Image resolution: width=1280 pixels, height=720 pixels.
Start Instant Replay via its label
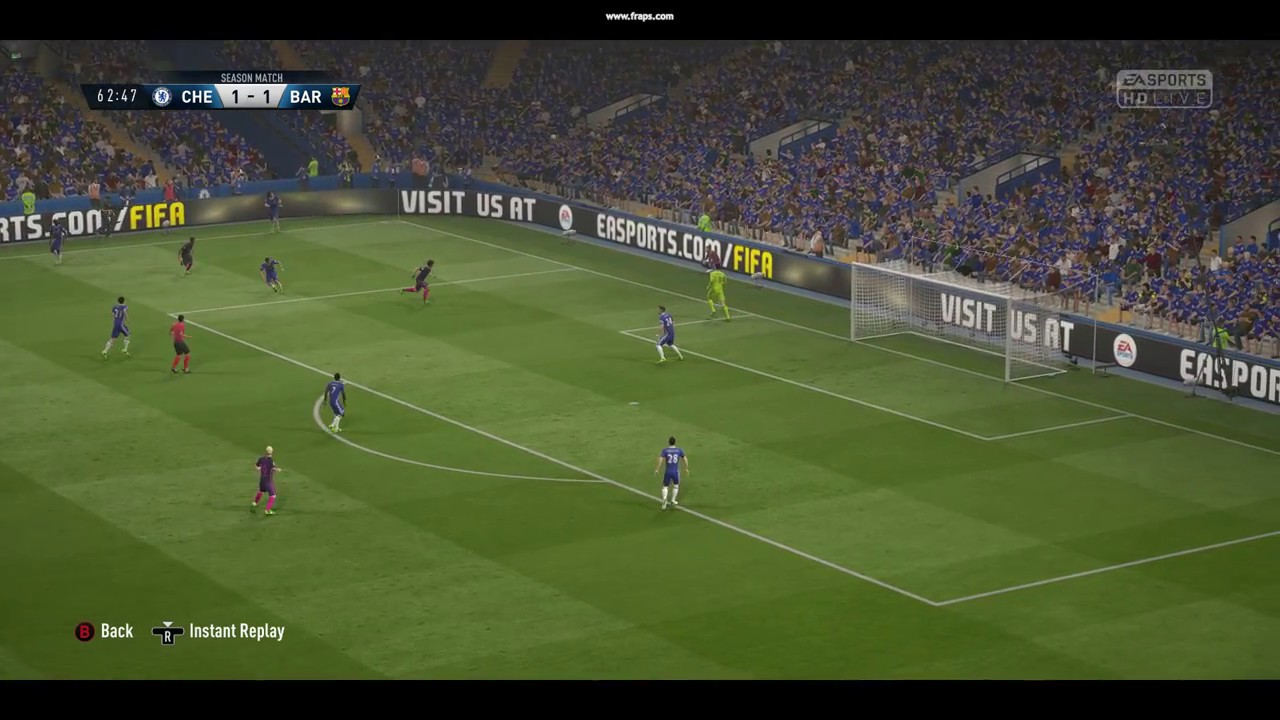point(236,631)
